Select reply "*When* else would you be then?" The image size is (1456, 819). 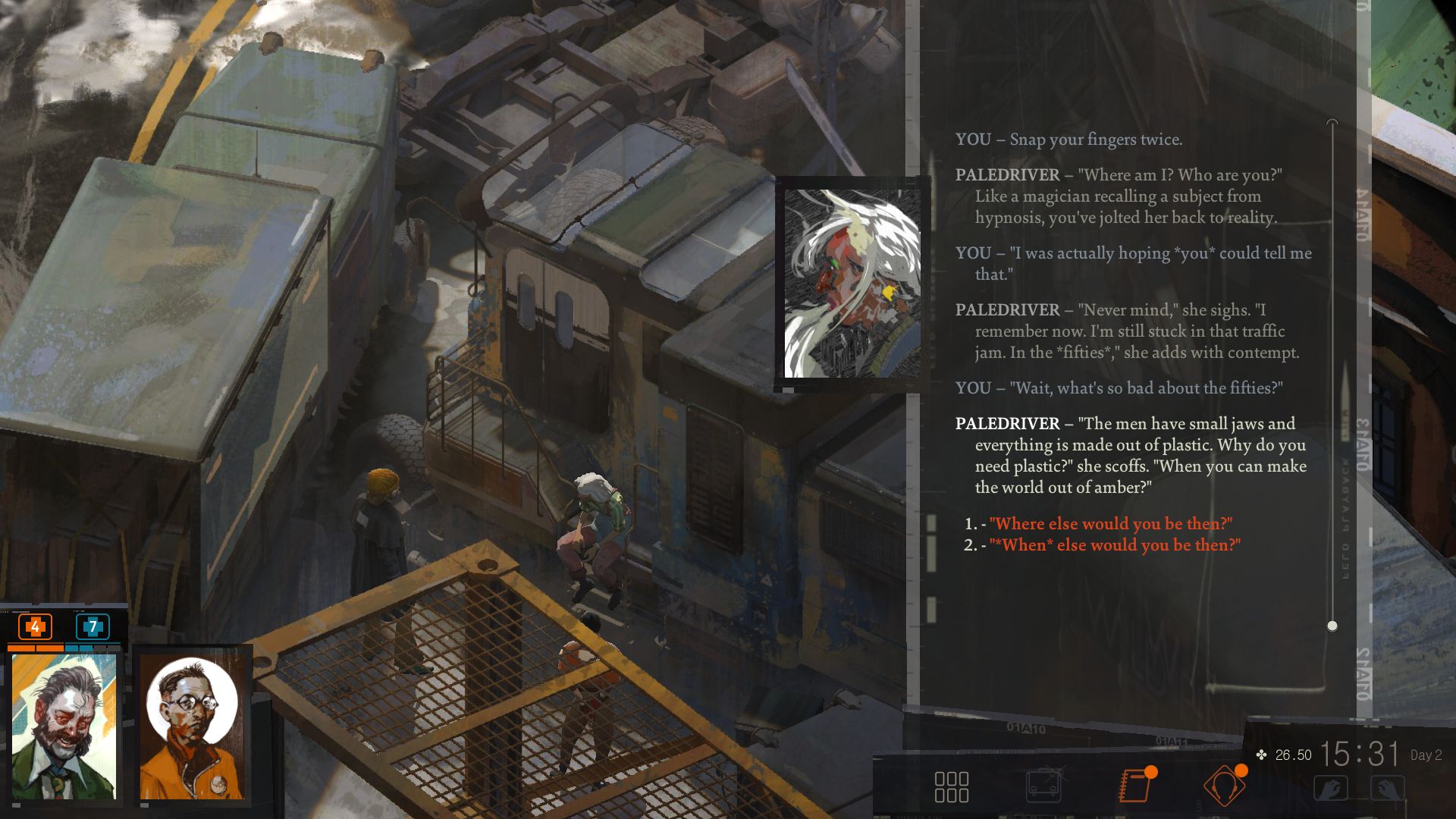click(x=1115, y=545)
